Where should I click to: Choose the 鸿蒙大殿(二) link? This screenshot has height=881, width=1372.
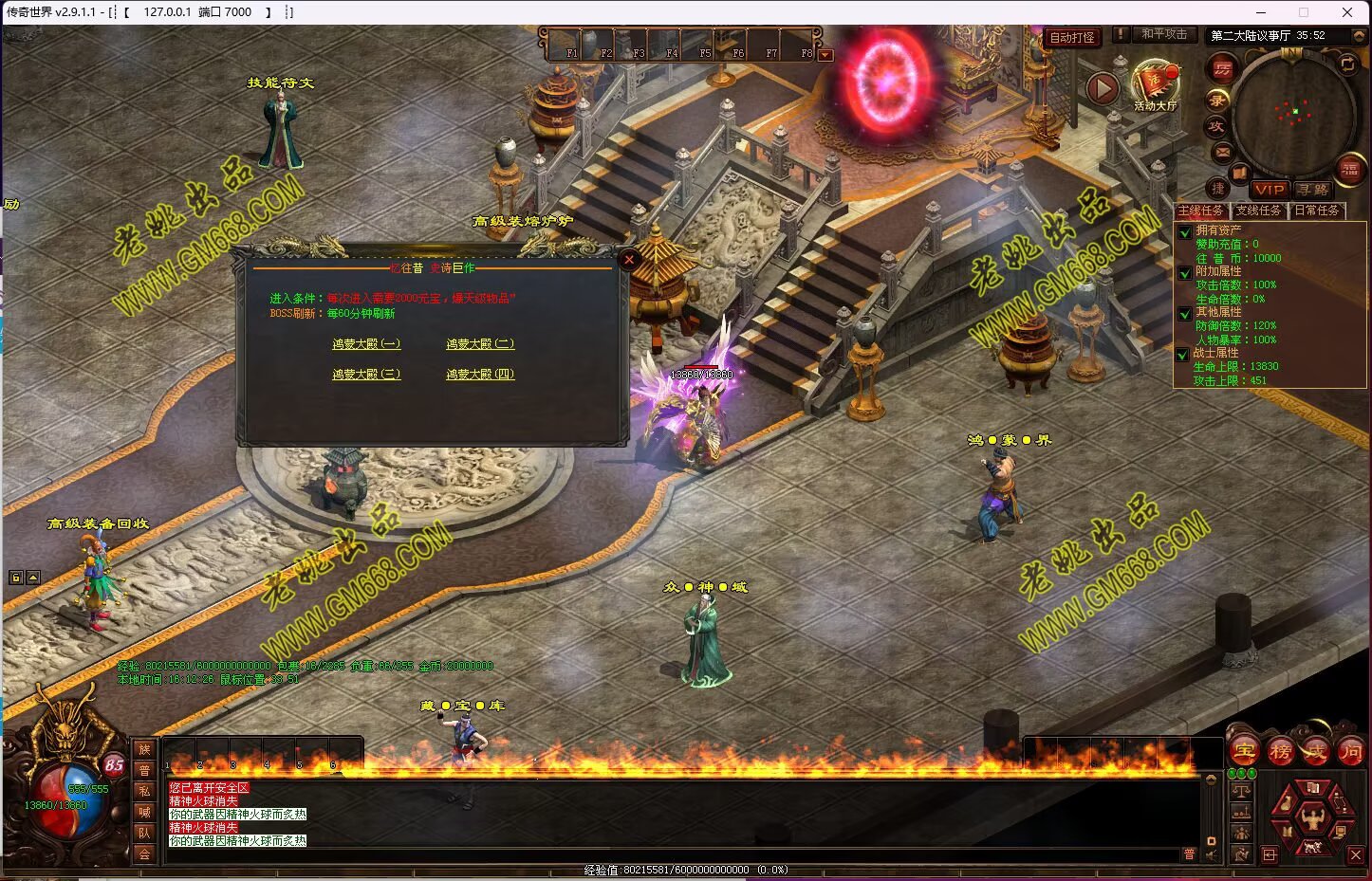click(x=480, y=344)
